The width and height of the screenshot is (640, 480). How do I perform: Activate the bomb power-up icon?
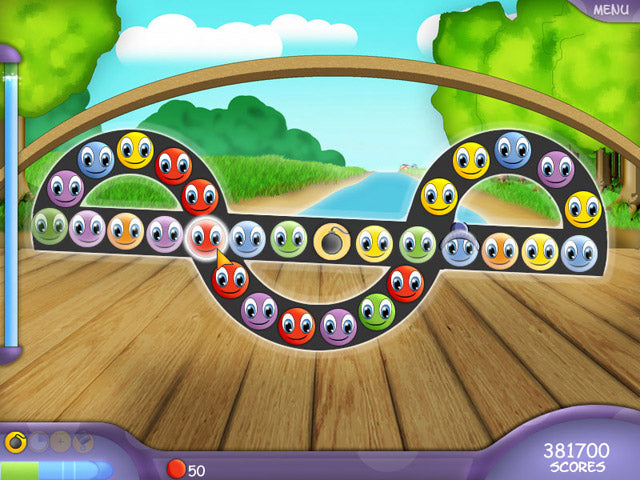tap(14, 439)
